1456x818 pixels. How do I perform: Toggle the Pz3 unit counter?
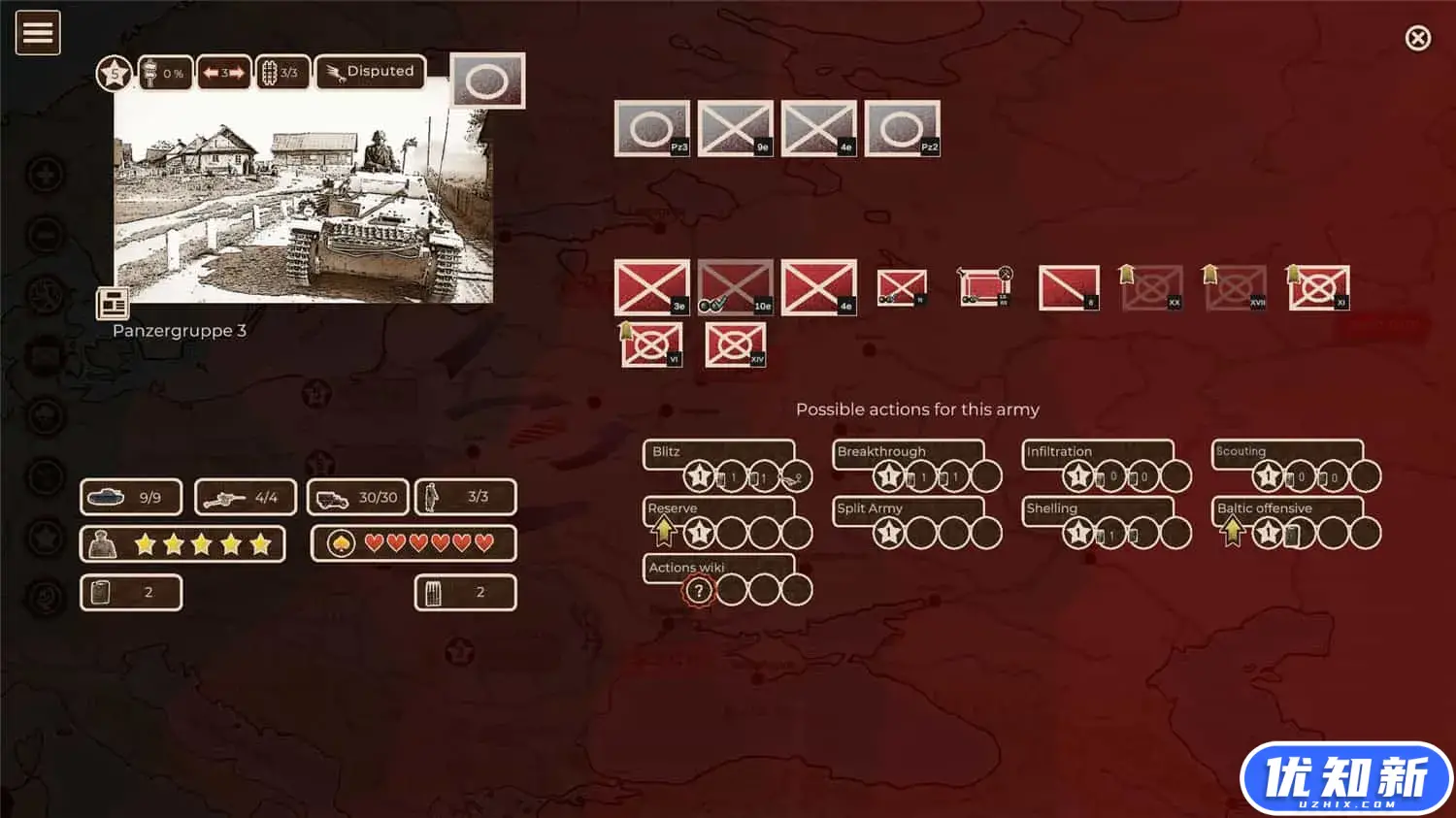tap(652, 127)
